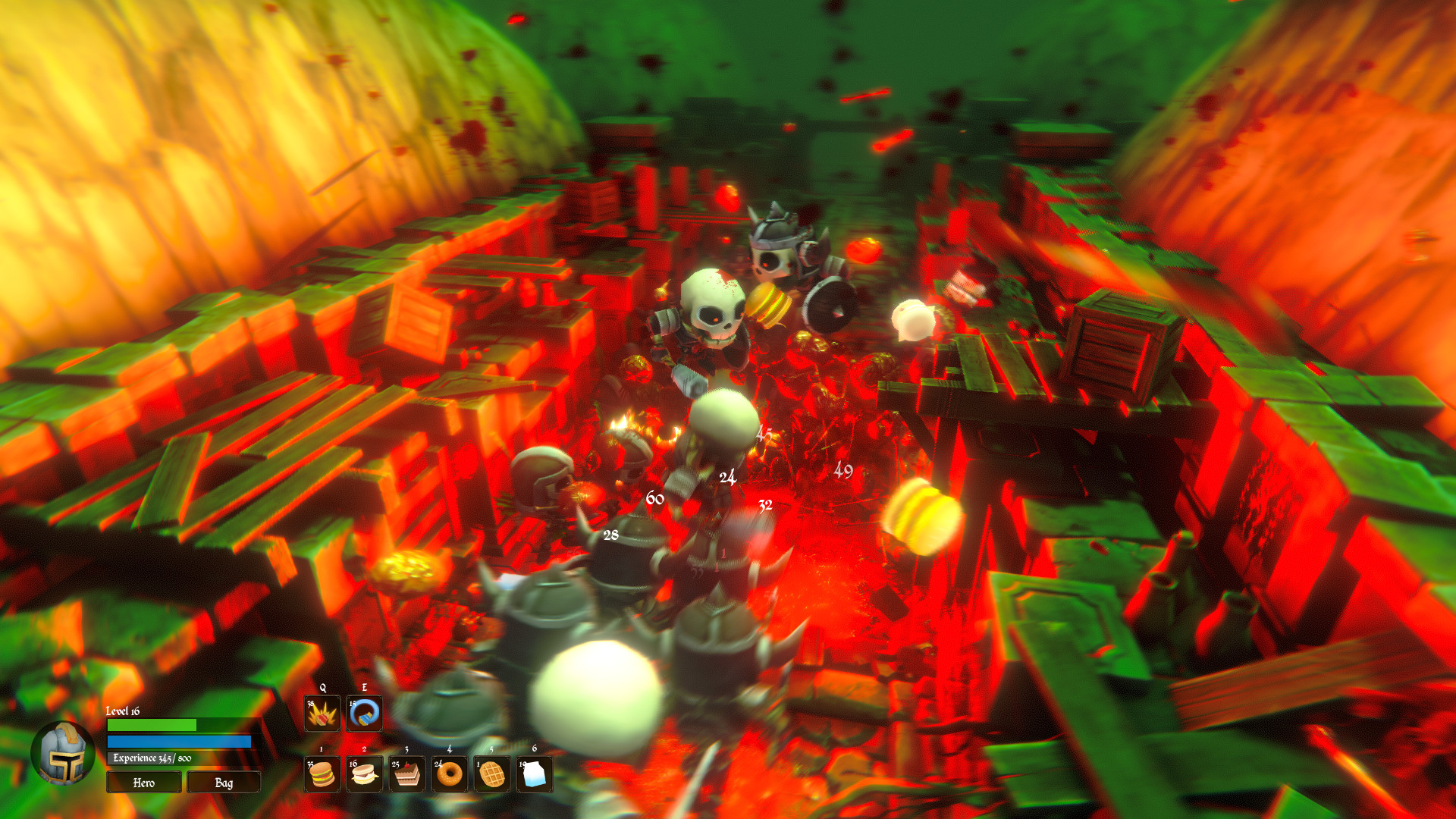Image resolution: width=1456 pixels, height=819 pixels.
Task: Eat the donut item in hotbar slot 4
Action: (x=450, y=774)
